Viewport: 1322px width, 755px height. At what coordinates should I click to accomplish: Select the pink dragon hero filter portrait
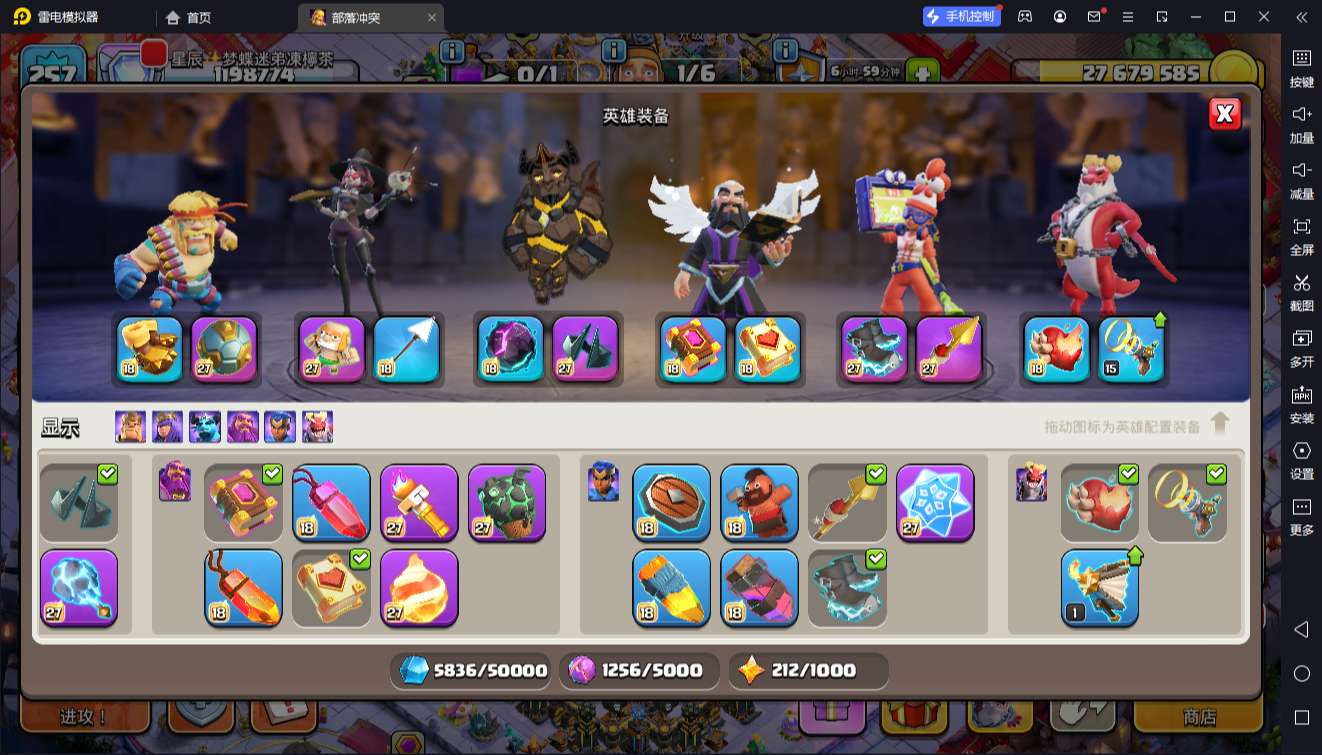pyautogui.click(x=317, y=427)
